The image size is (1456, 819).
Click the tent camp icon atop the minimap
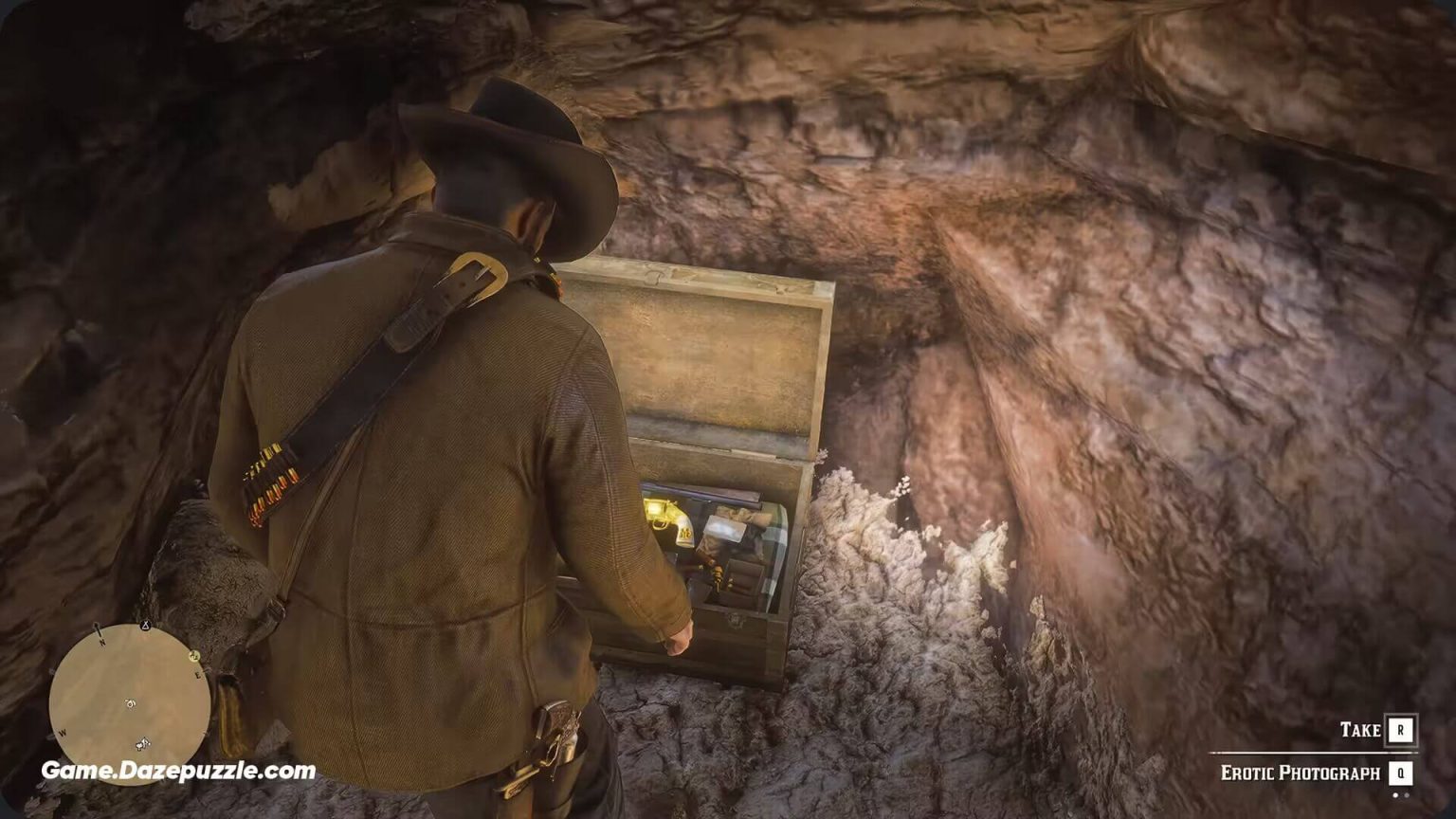coord(145,626)
